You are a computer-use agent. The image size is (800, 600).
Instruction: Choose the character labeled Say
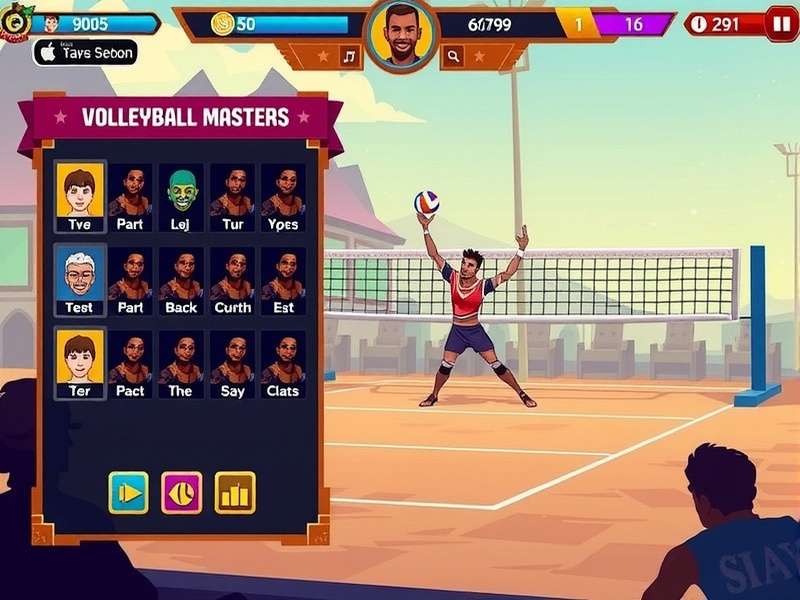232,364
